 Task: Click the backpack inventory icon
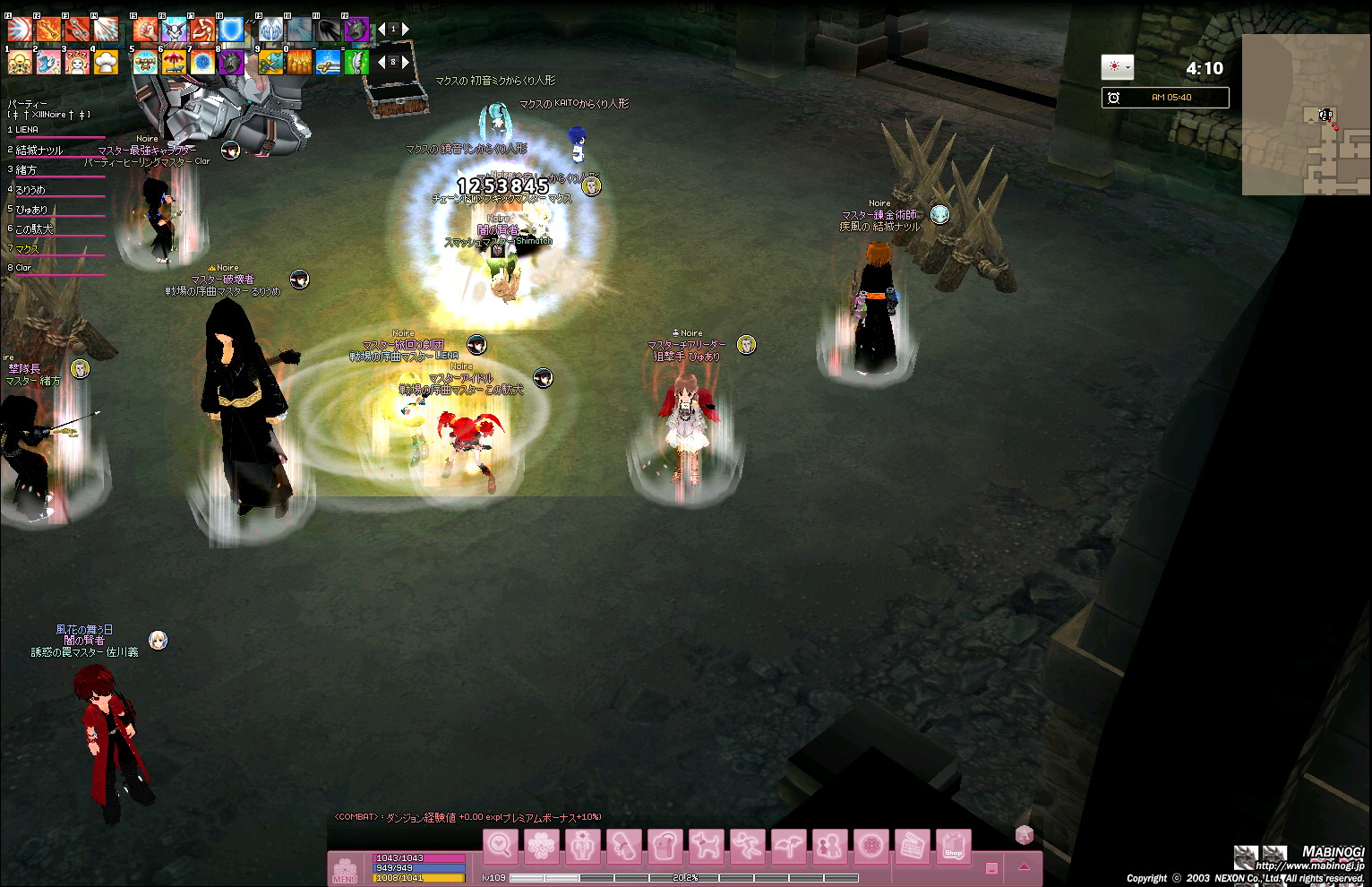click(x=665, y=846)
